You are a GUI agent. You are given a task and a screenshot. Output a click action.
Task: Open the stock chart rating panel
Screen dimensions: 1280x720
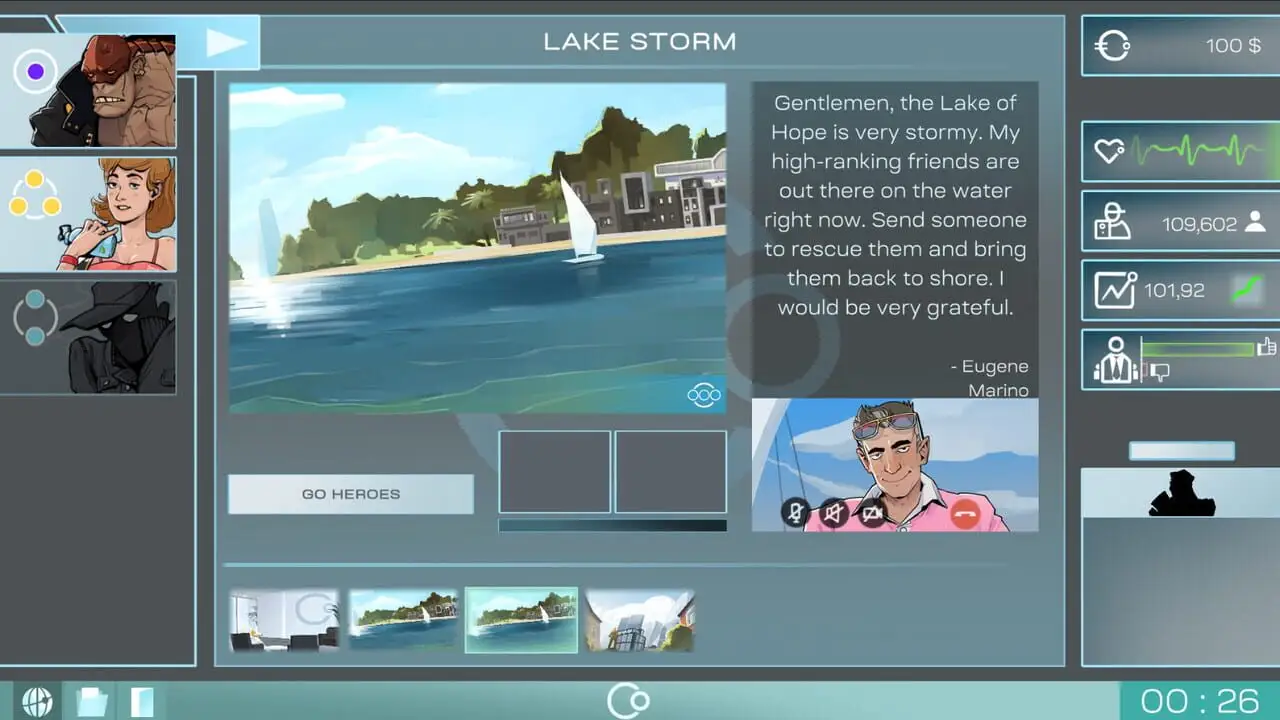(1180, 291)
